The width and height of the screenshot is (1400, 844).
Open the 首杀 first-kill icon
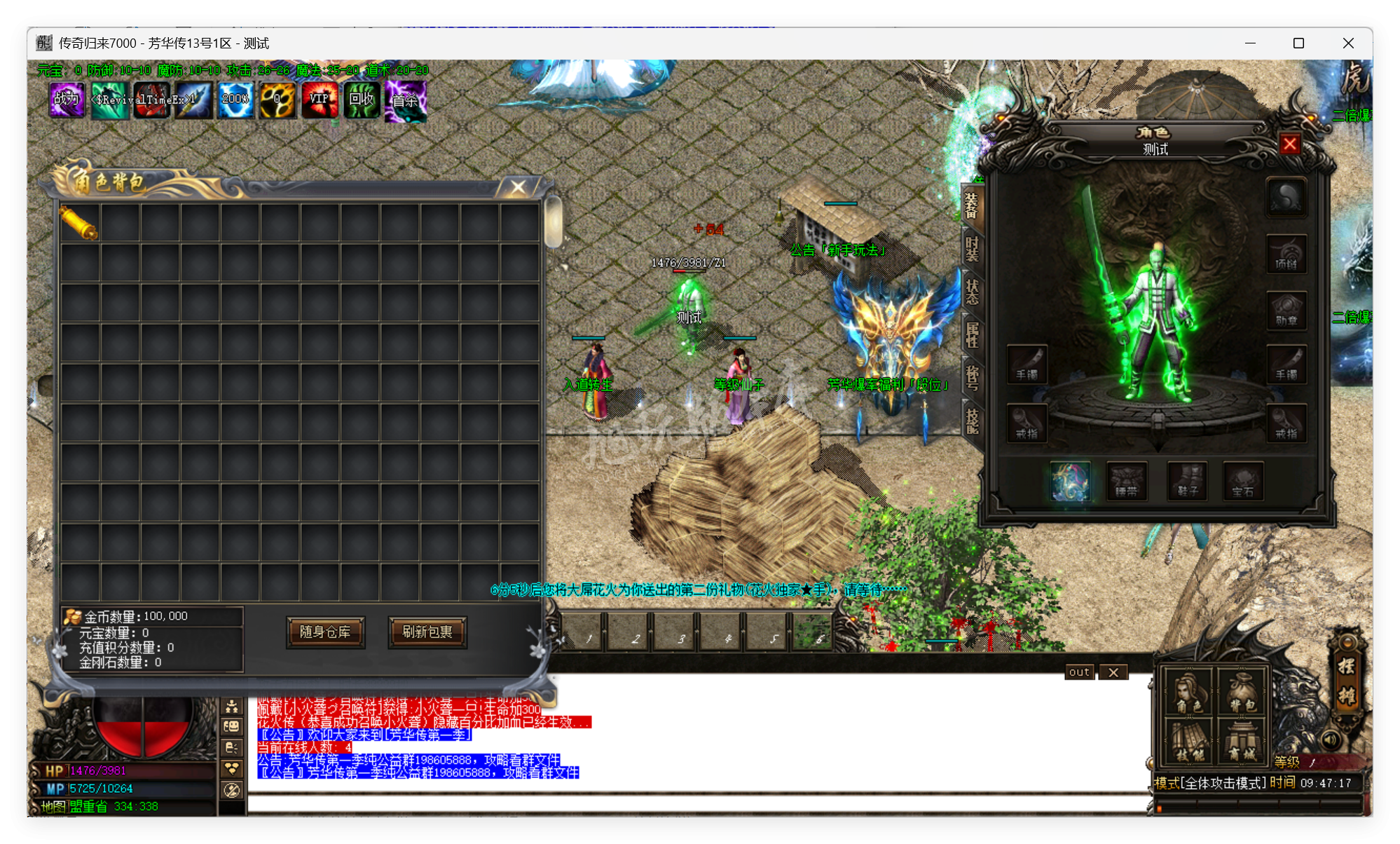click(405, 100)
